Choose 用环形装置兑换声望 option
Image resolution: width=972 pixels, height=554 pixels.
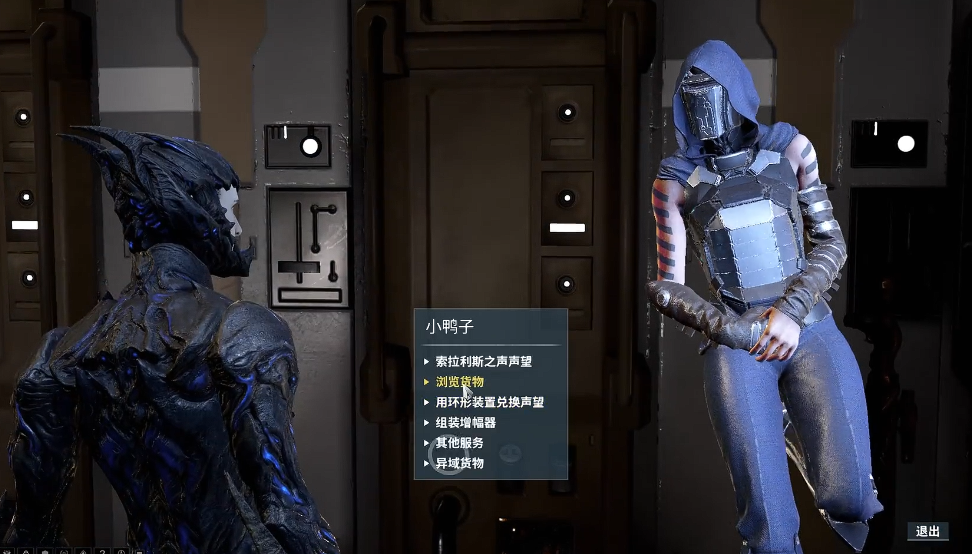coord(490,402)
